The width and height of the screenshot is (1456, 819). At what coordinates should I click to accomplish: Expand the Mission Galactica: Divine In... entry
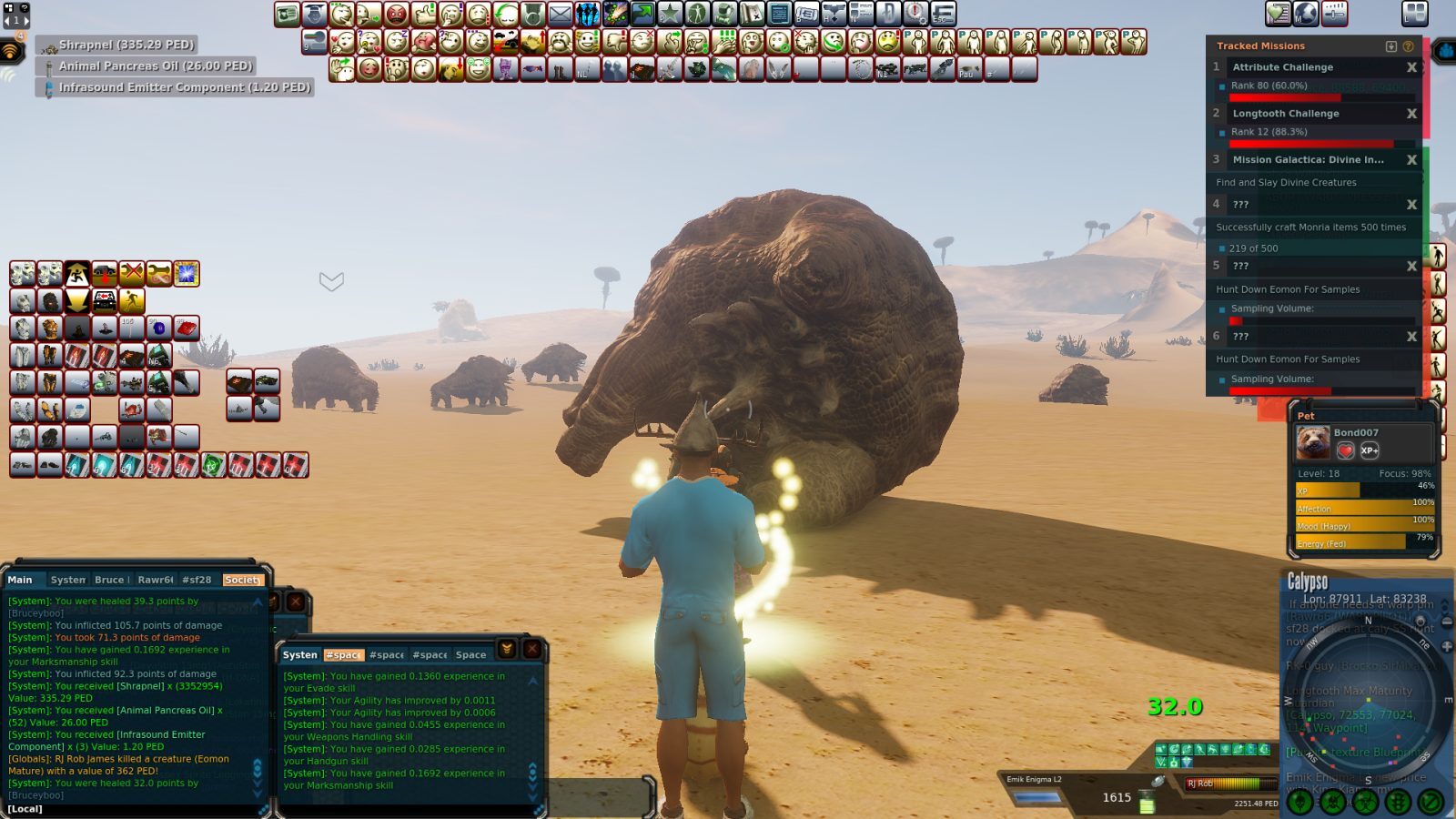(1308, 159)
